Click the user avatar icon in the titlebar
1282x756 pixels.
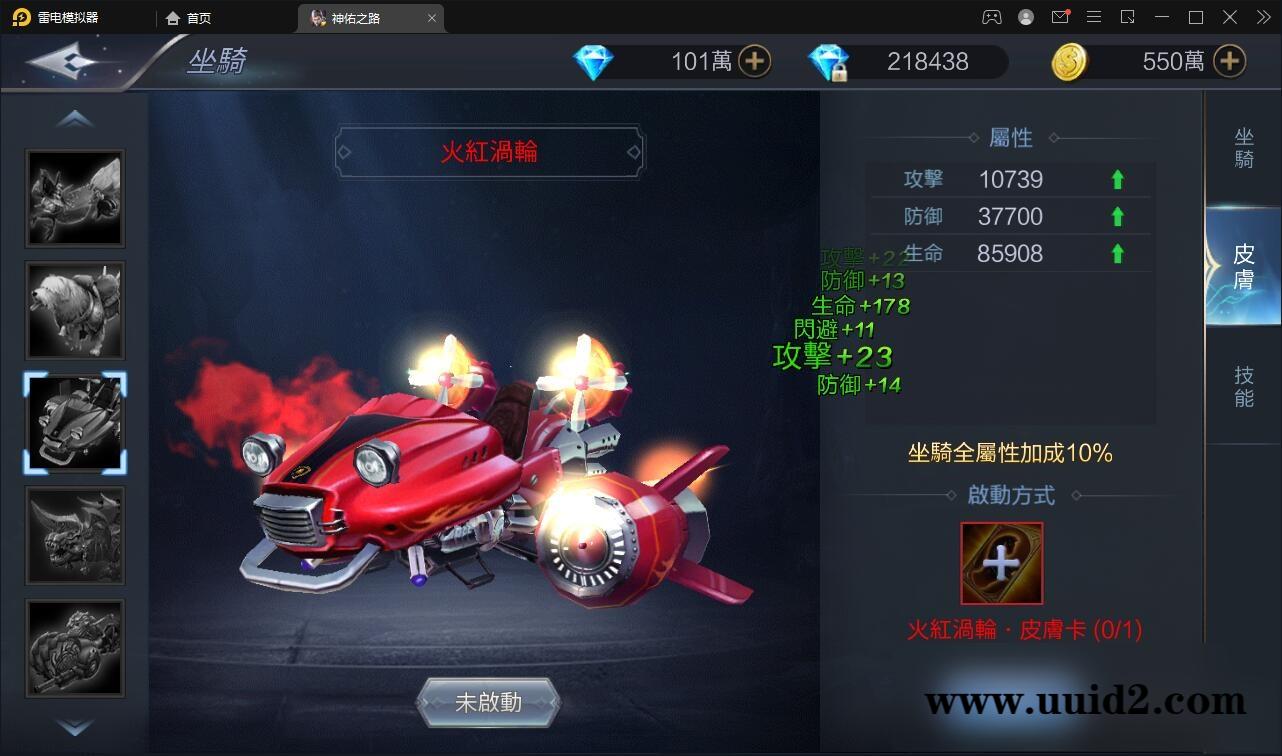coord(1026,17)
